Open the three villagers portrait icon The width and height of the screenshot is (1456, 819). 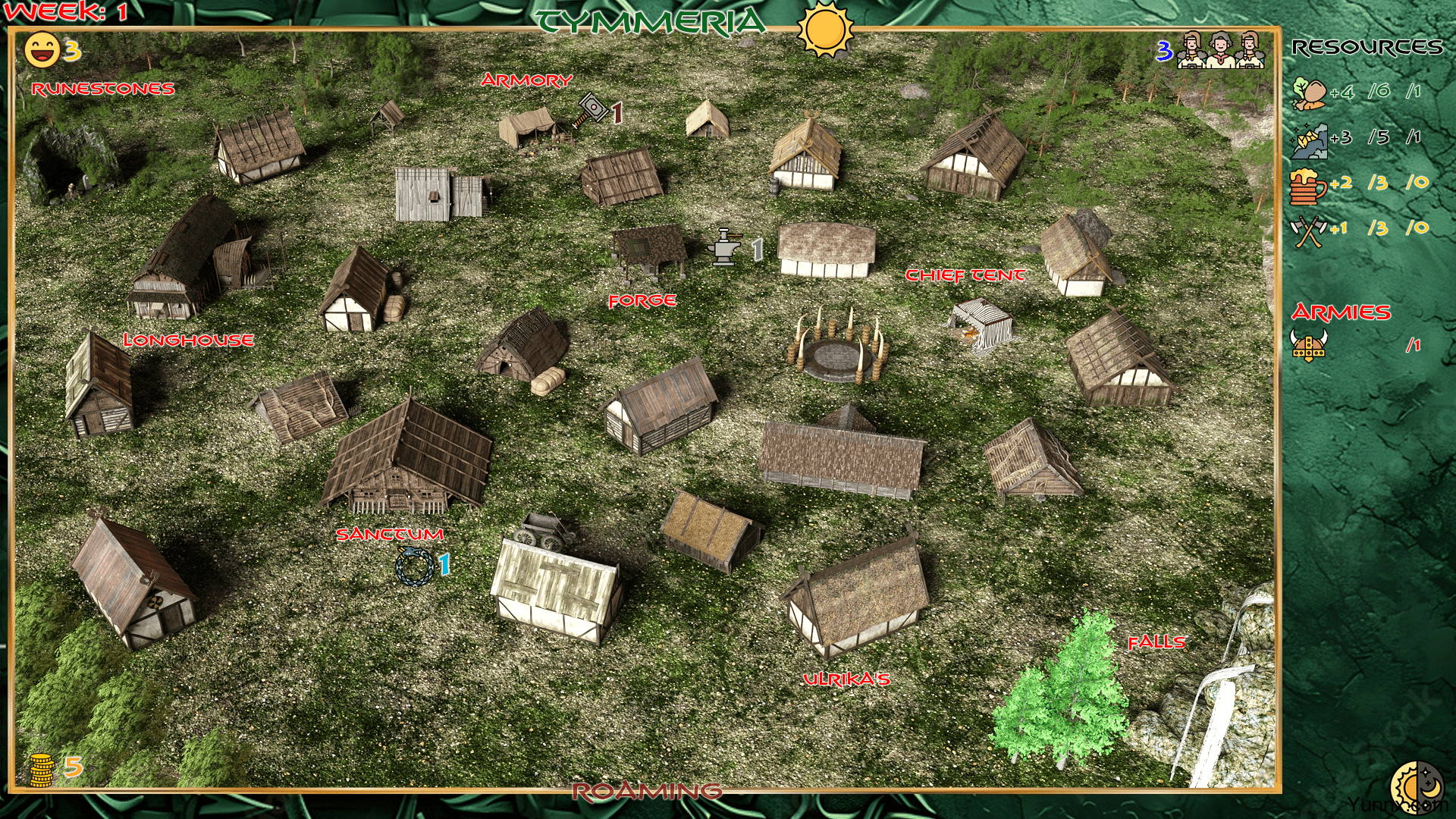click(x=1220, y=51)
